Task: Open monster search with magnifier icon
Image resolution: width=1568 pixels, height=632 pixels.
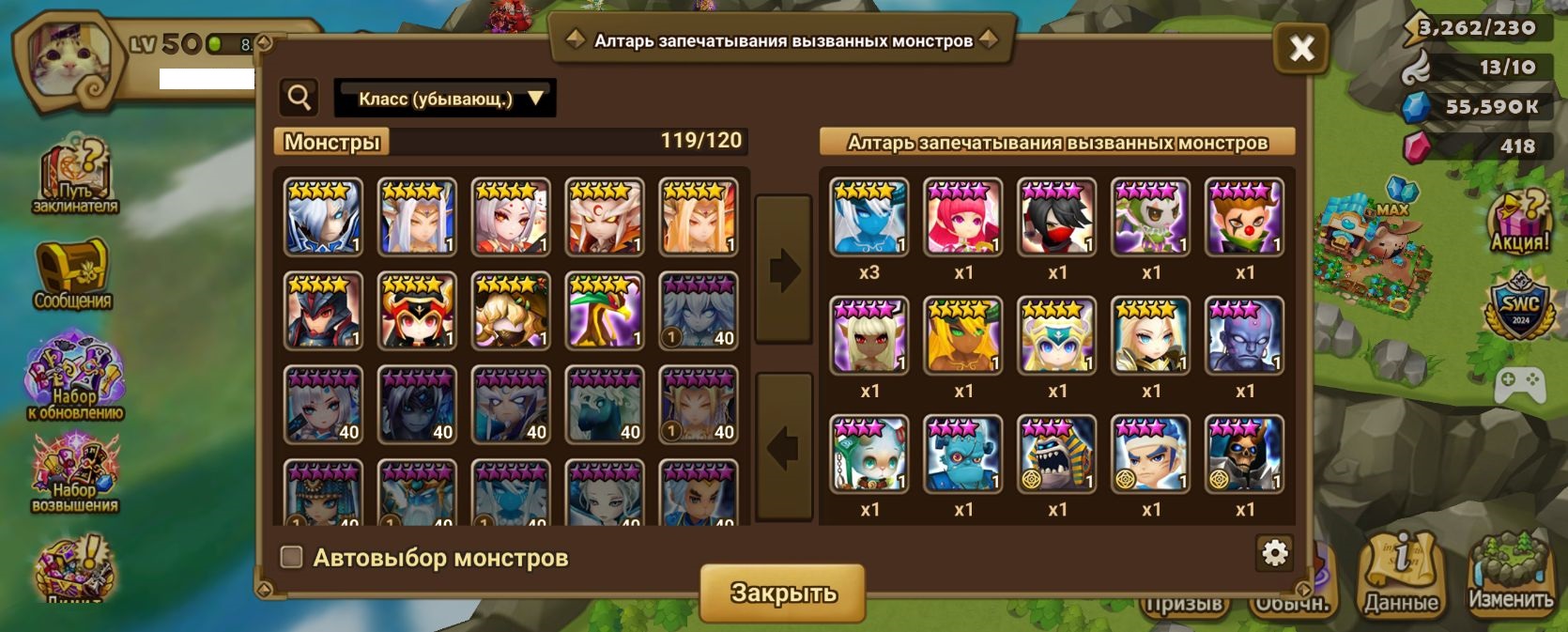Action: pos(300,97)
